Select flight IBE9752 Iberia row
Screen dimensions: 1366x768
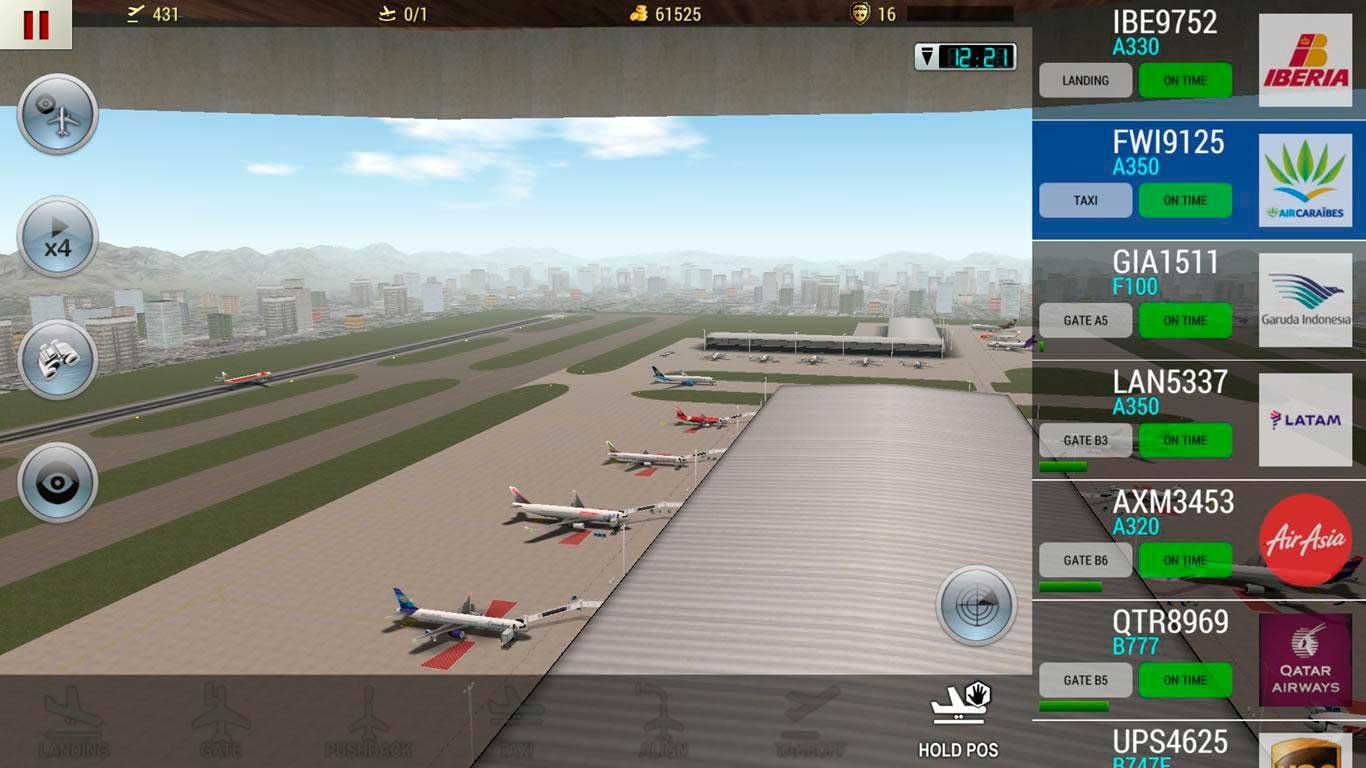pos(1168,30)
